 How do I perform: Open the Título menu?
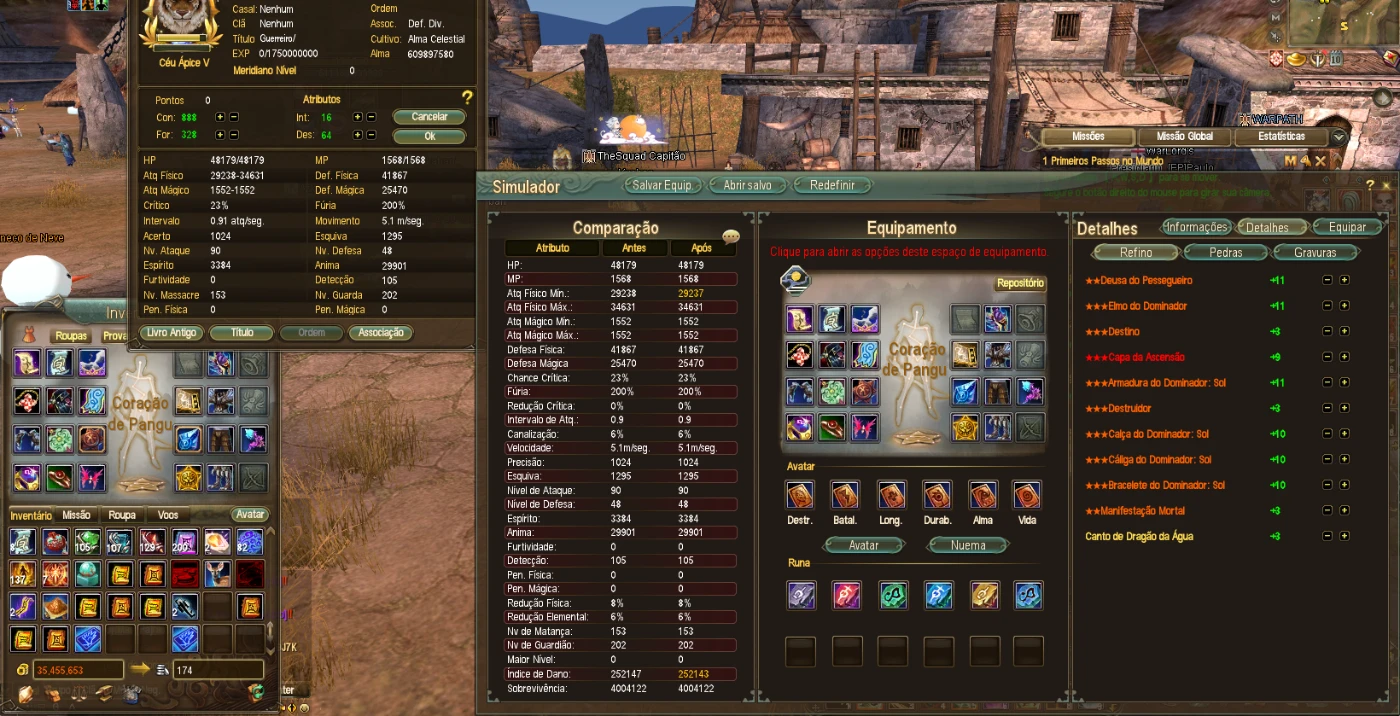[x=241, y=333]
